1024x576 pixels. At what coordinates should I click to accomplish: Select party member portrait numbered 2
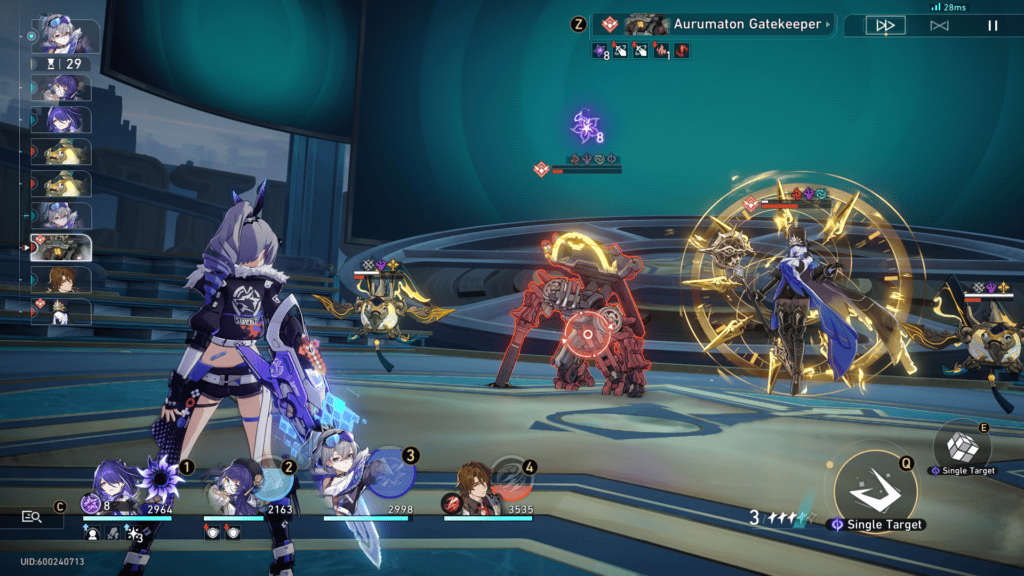(x=236, y=488)
